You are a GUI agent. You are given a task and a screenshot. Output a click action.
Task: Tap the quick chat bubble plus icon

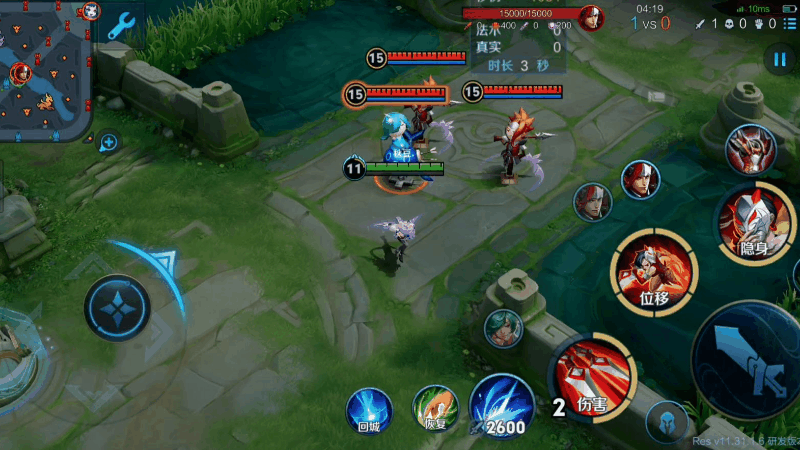108,142
